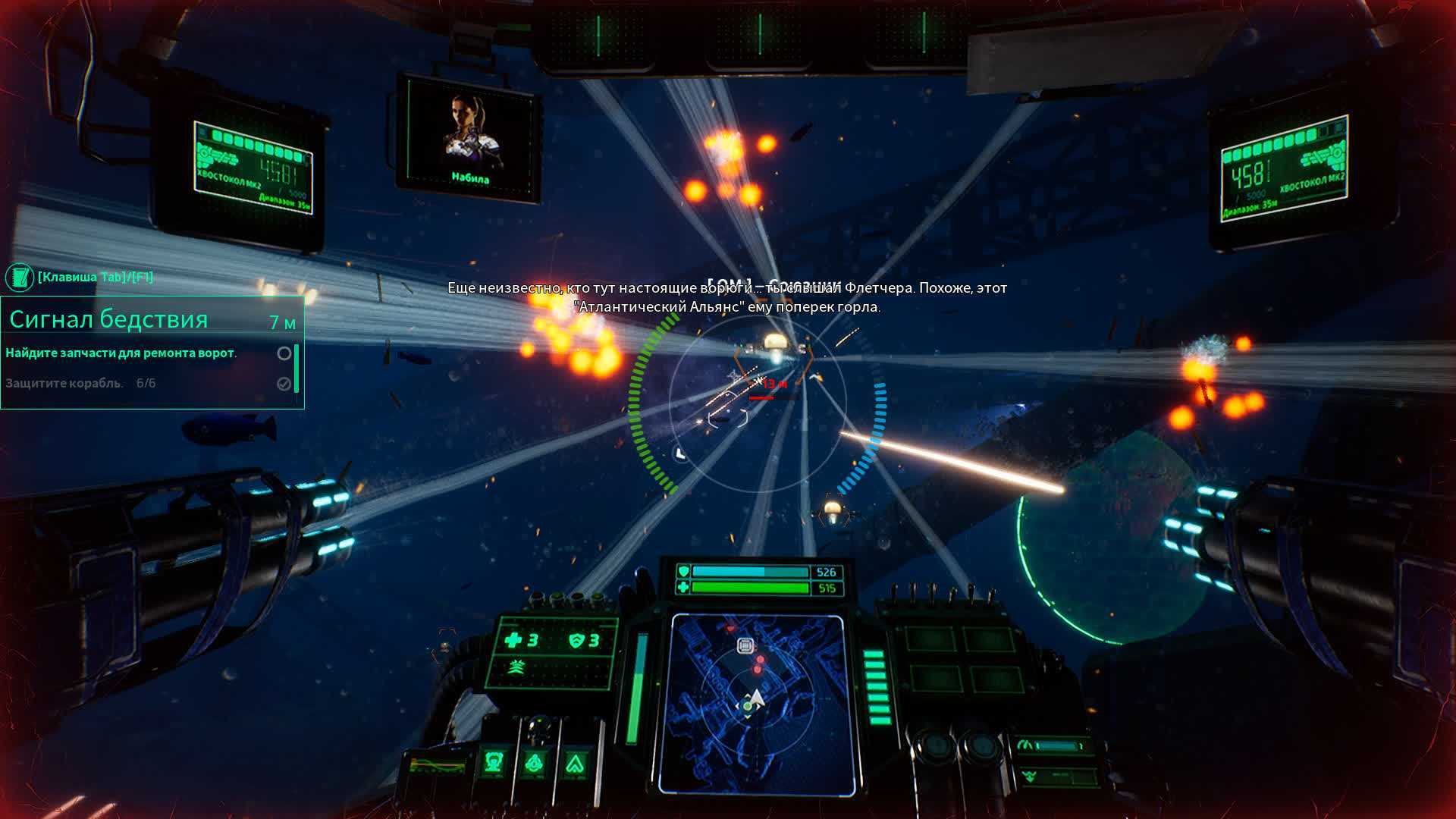Open the journal icon beside the Tab hint
The height and width of the screenshot is (819, 1456).
20,278
